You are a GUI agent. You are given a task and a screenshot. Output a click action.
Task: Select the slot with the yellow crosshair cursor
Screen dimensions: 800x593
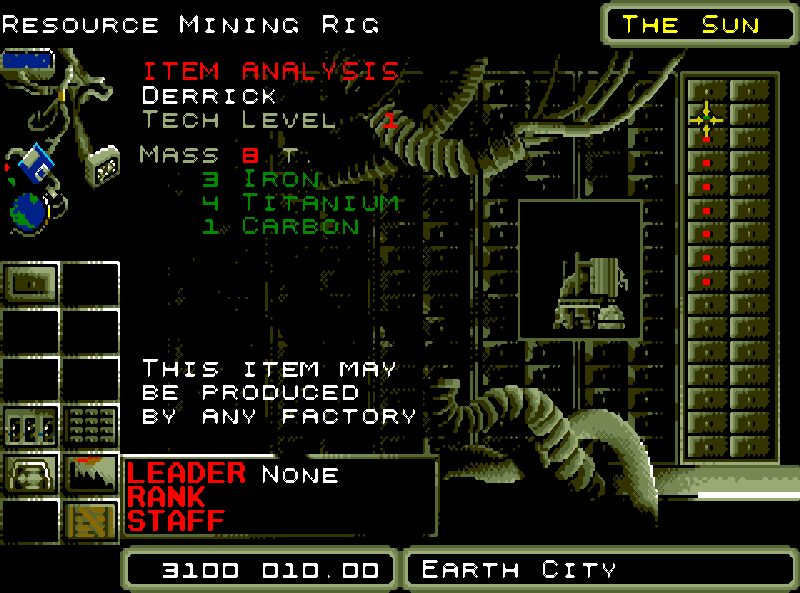click(x=706, y=118)
